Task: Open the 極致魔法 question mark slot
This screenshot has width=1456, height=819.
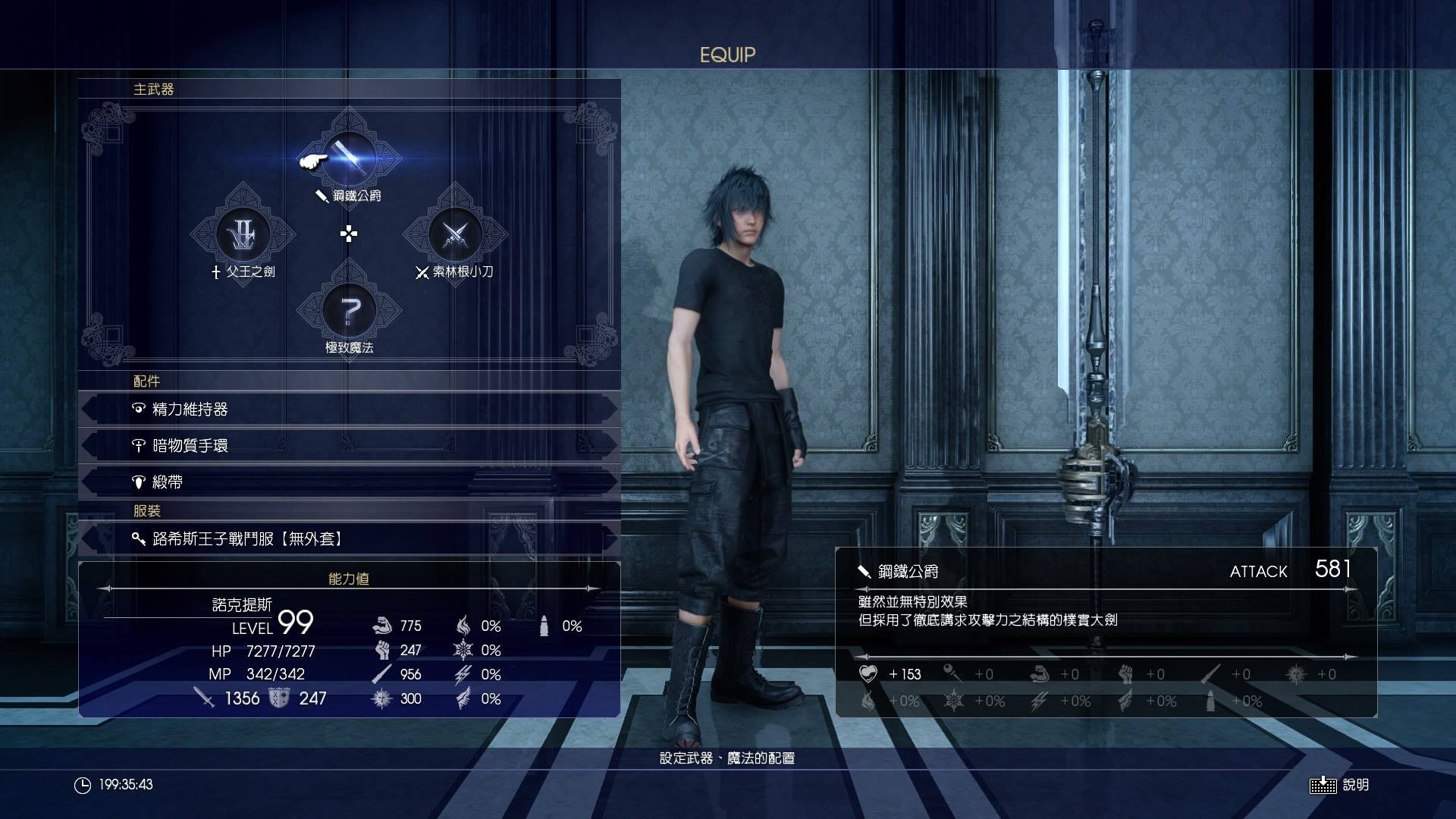Action: (x=349, y=310)
